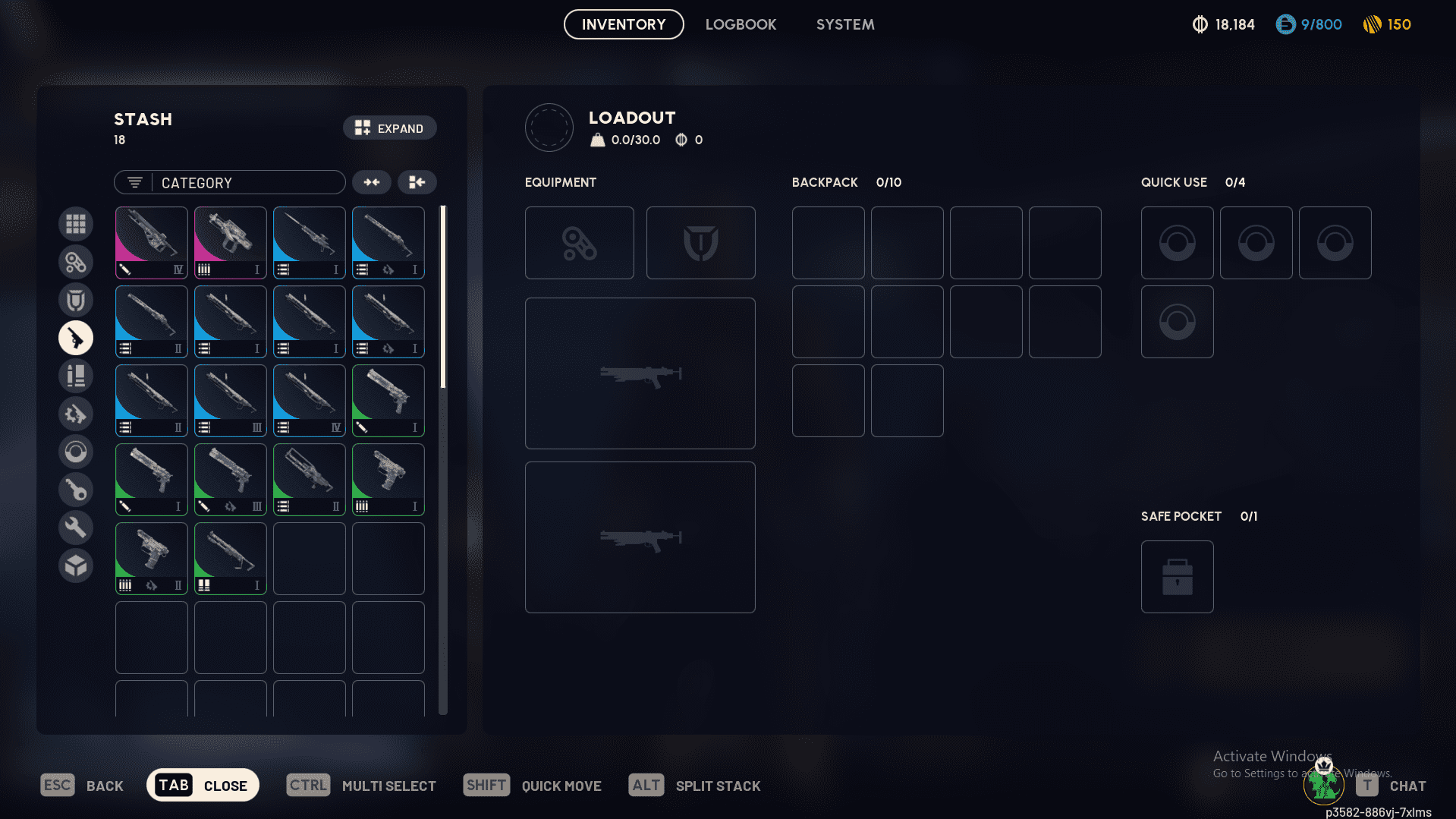Click the 9/800 currency counter
This screenshot has height=819, width=1456.
pos(1308,24)
